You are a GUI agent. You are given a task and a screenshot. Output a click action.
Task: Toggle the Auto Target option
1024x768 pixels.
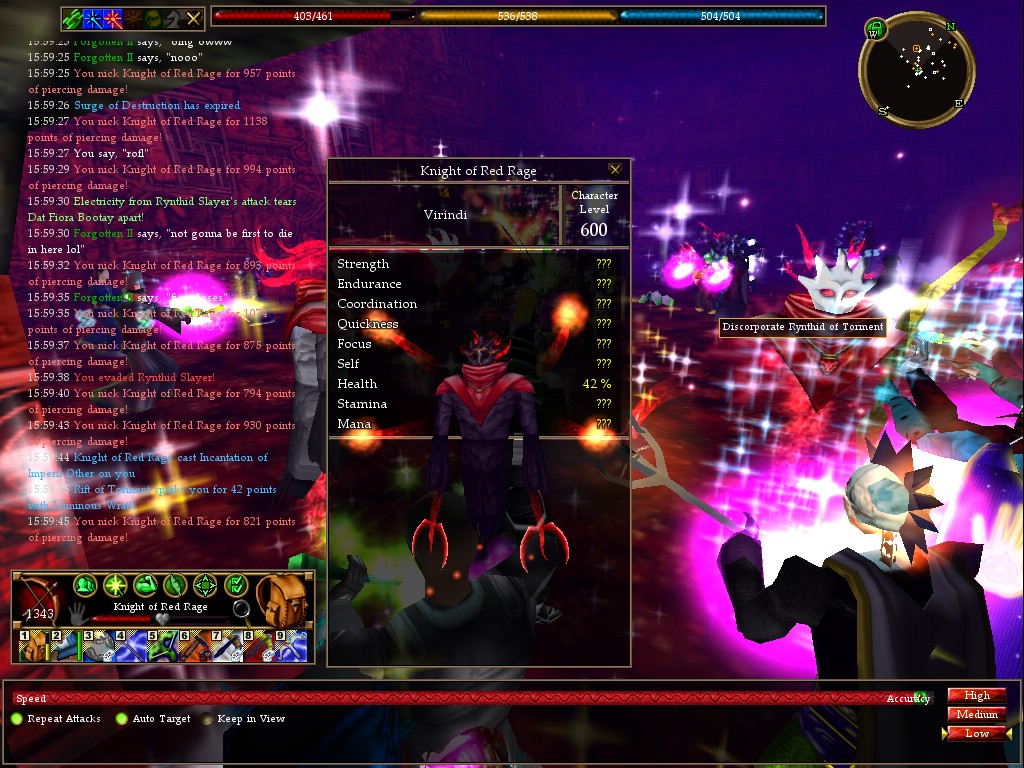[x=122, y=719]
